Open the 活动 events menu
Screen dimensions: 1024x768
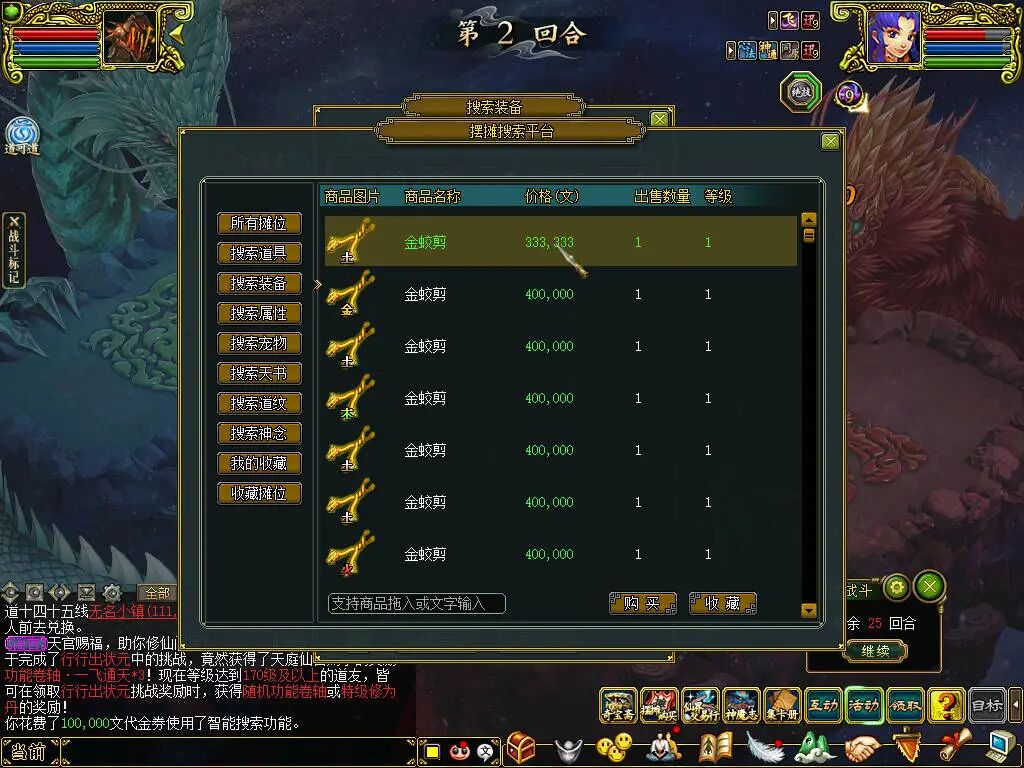(x=863, y=706)
